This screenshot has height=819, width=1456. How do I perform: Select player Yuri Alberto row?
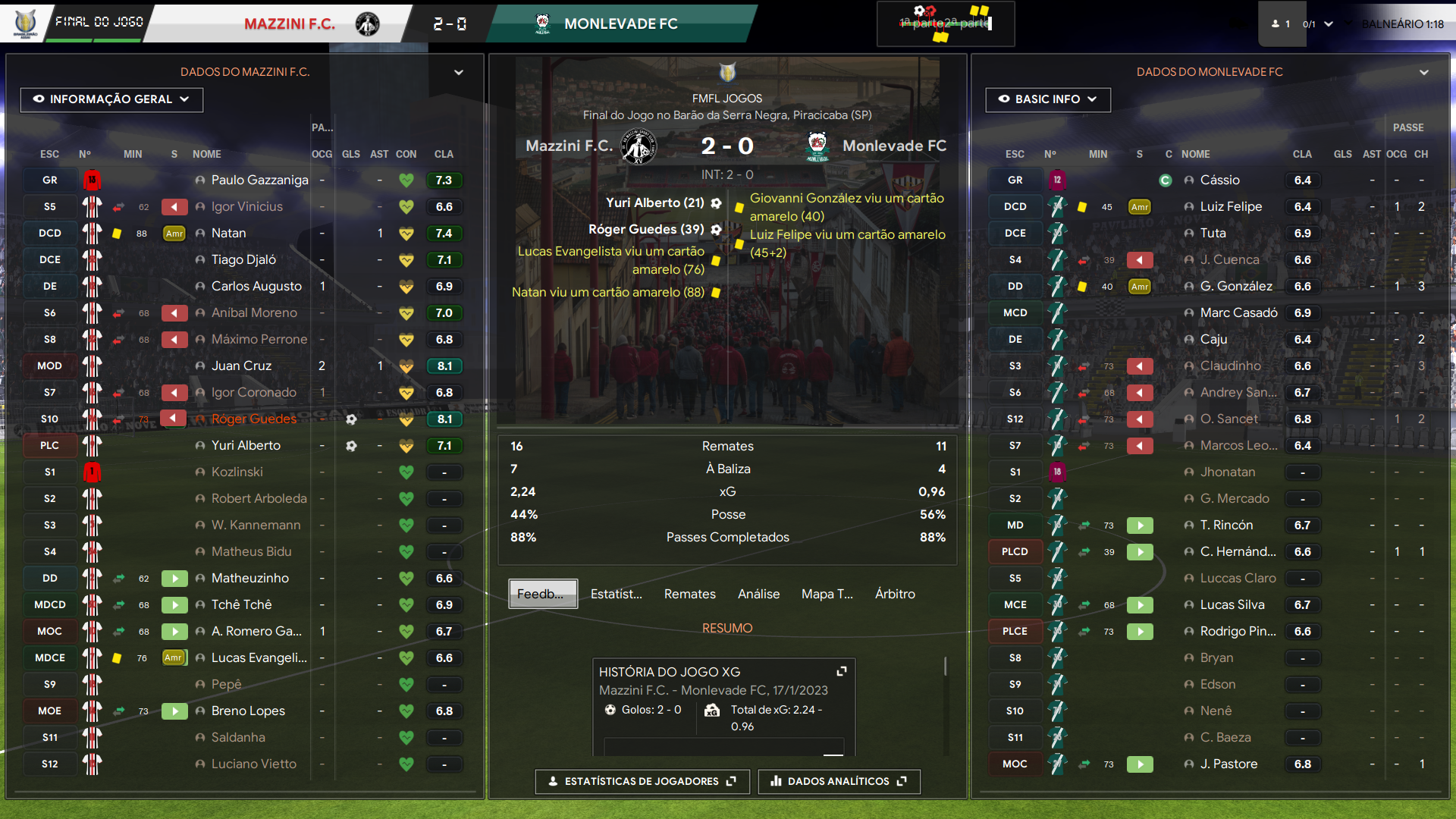click(x=246, y=445)
